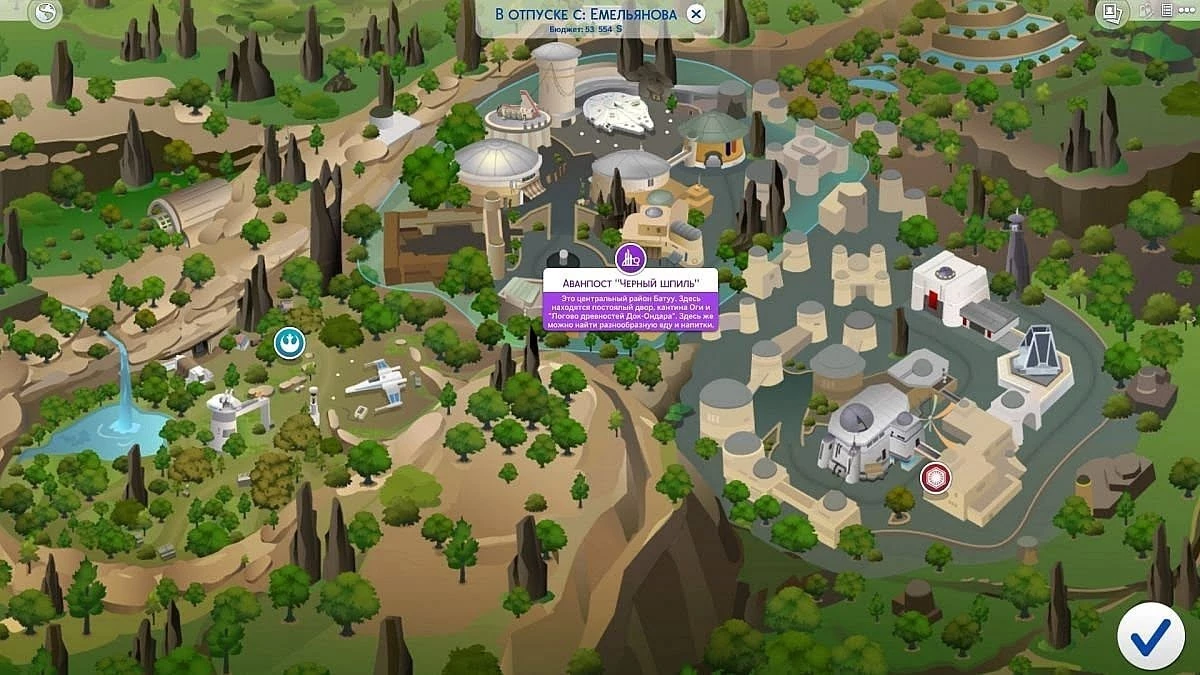Viewport: 1200px width, 675px height.
Task: Choose the blue Resistance camp marker
Action: [288, 342]
